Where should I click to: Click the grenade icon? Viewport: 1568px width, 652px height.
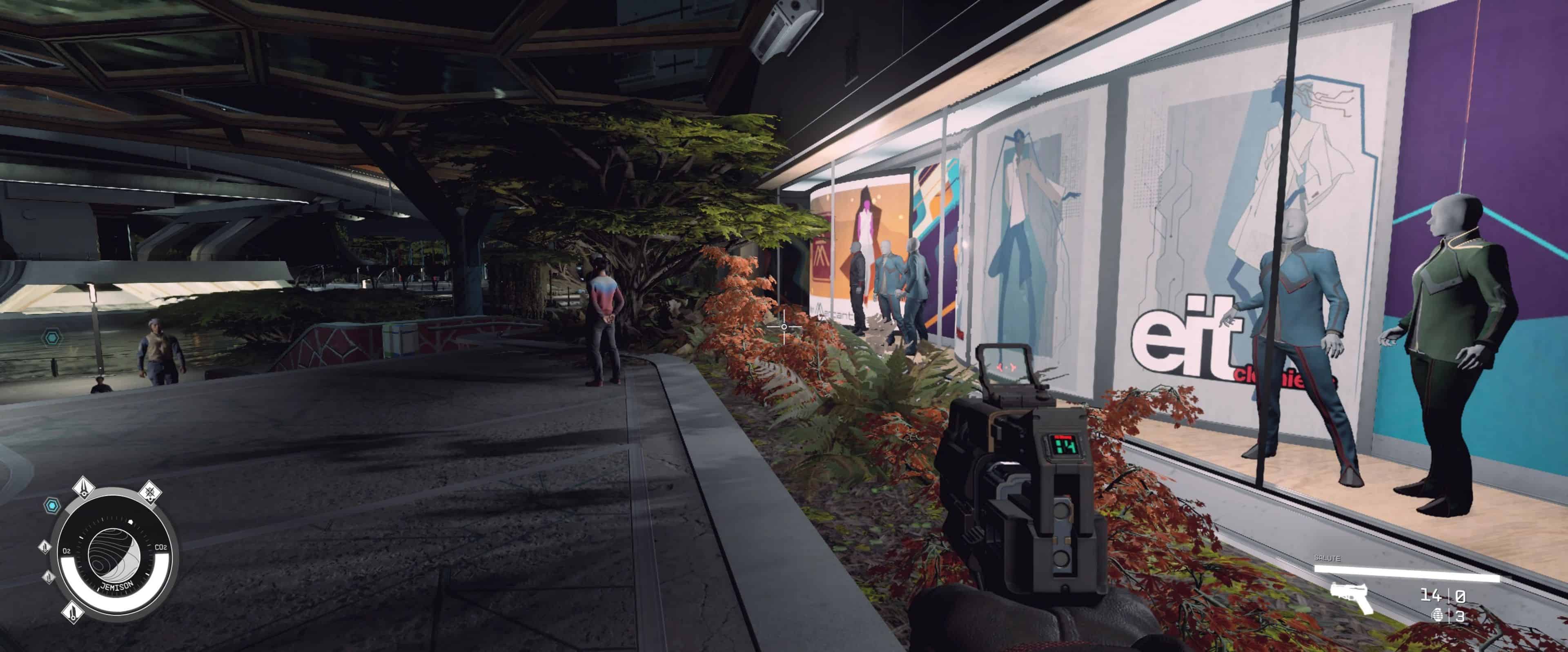point(1438,616)
